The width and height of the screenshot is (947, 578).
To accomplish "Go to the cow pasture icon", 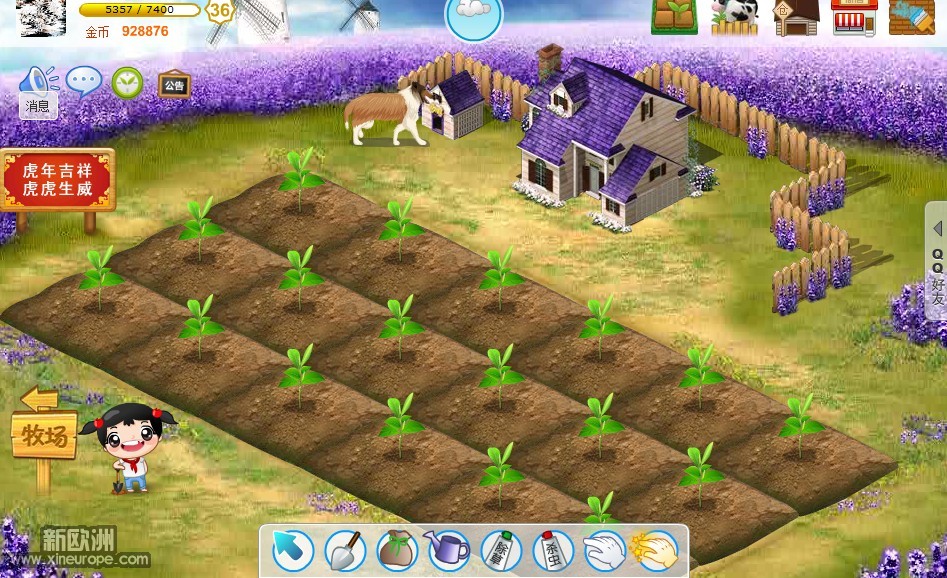I will pyautogui.click(x=735, y=17).
